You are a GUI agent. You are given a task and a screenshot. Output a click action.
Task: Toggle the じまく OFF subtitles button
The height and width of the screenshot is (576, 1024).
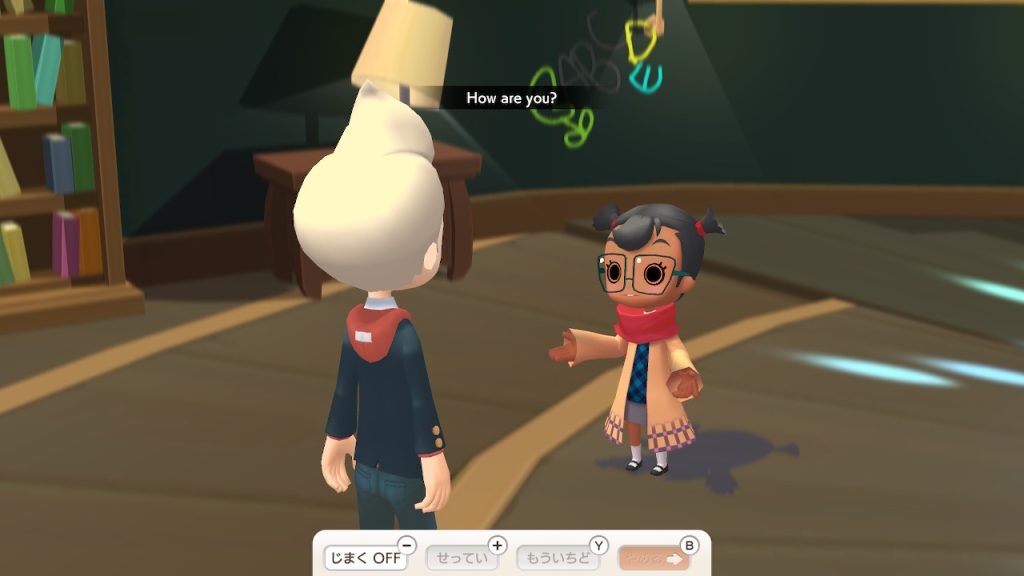tap(365, 557)
